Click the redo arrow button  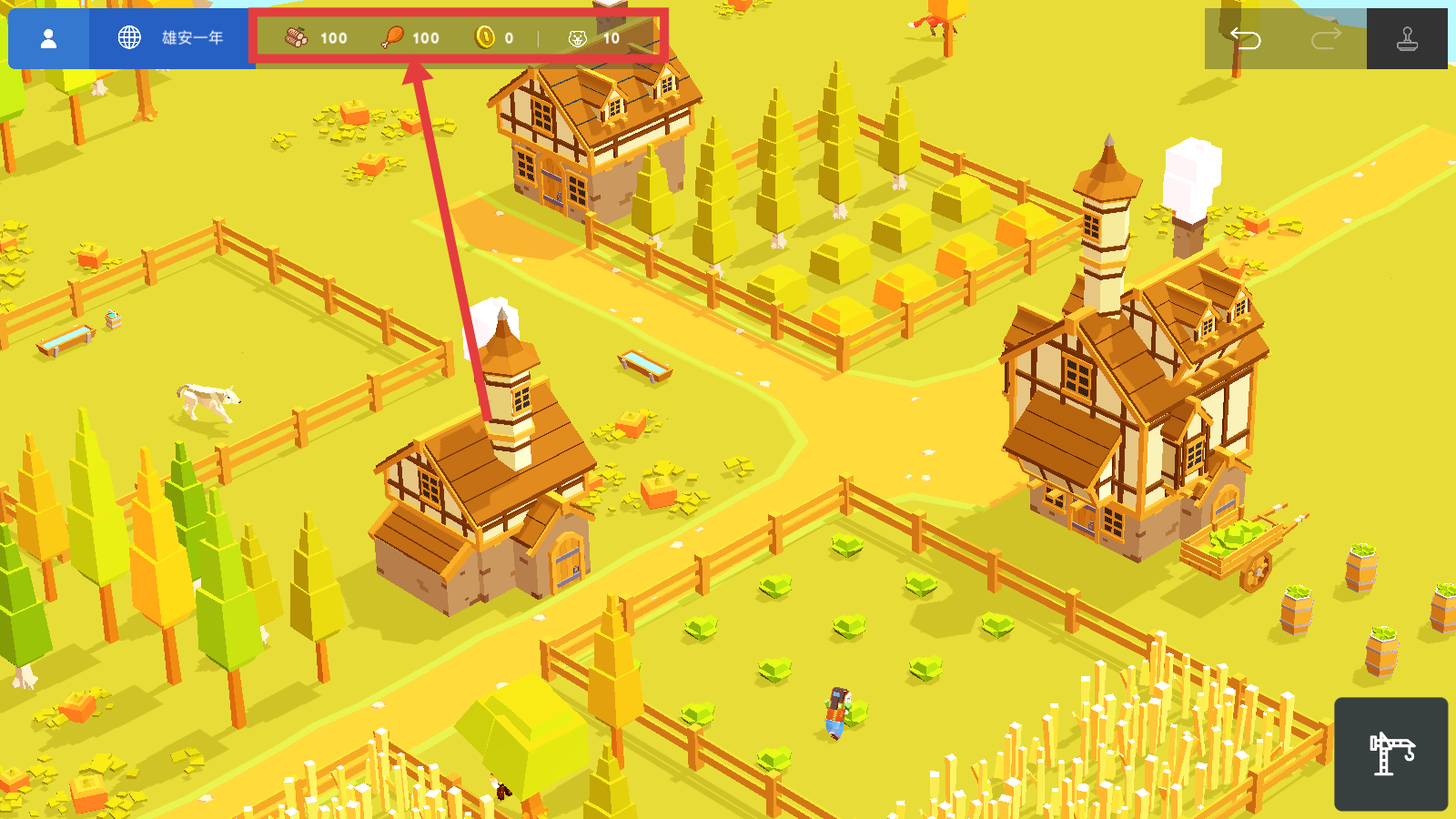pos(1326,38)
